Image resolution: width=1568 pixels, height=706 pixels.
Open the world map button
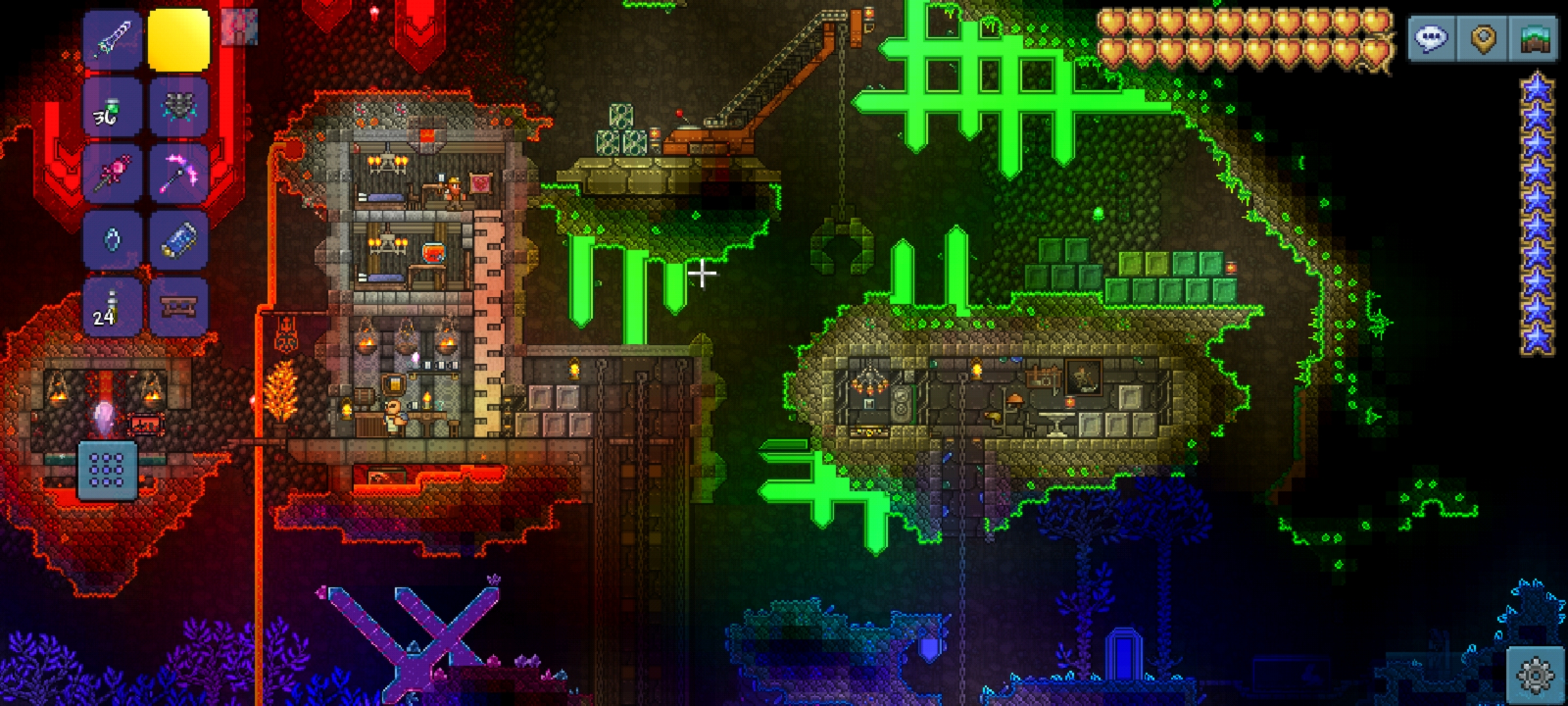pyautogui.click(x=1535, y=39)
